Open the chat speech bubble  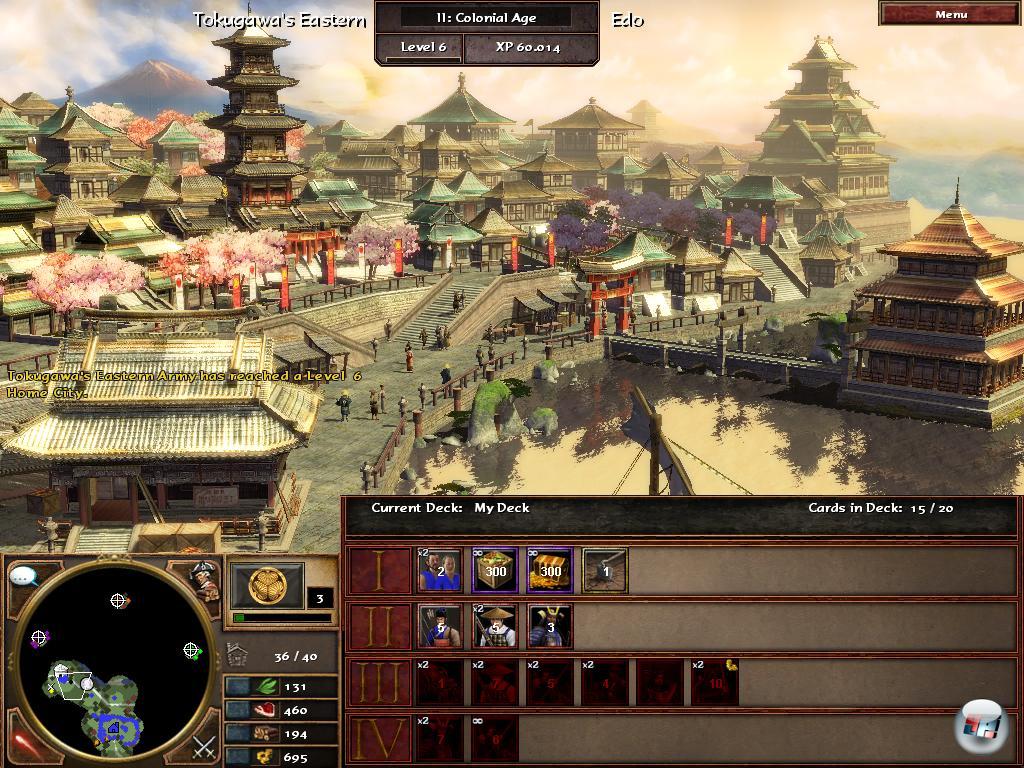[x=24, y=577]
